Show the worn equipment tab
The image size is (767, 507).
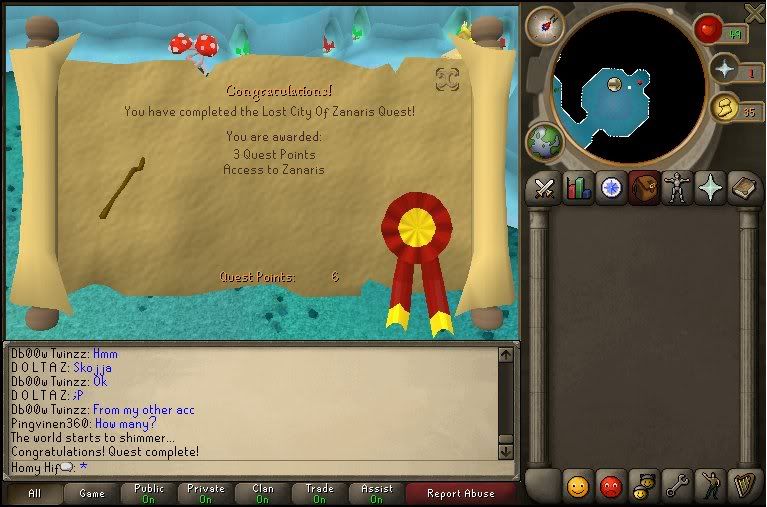click(676, 188)
